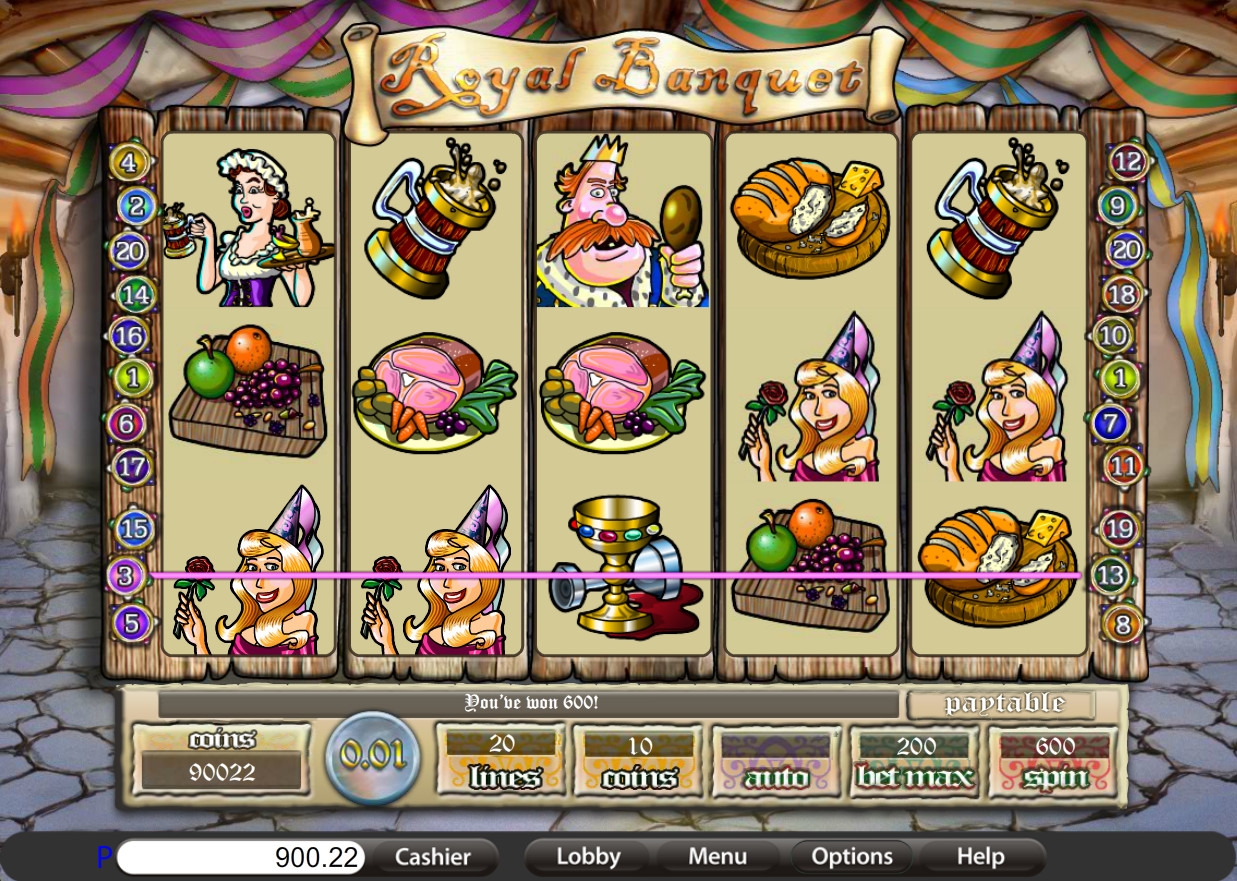Return to the Lobby
Screen dimensions: 1237x881
[588, 857]
